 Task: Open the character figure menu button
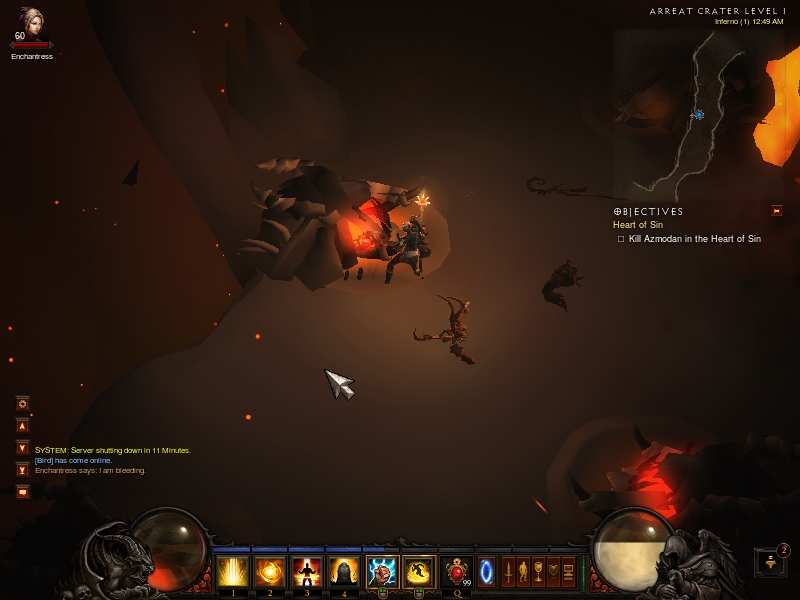[x=523, y=573]
